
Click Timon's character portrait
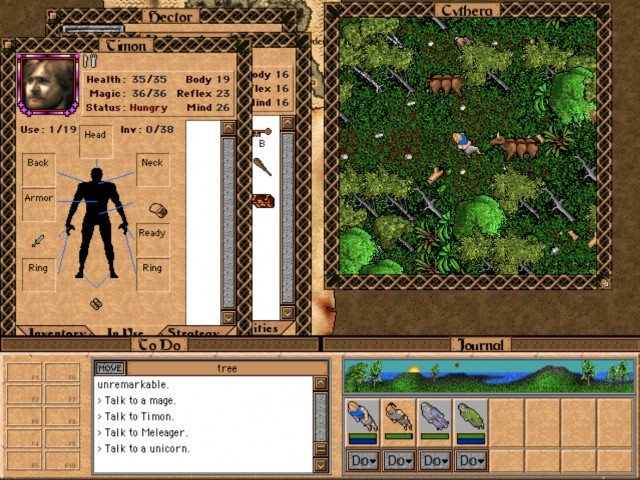tap(46, 83)
